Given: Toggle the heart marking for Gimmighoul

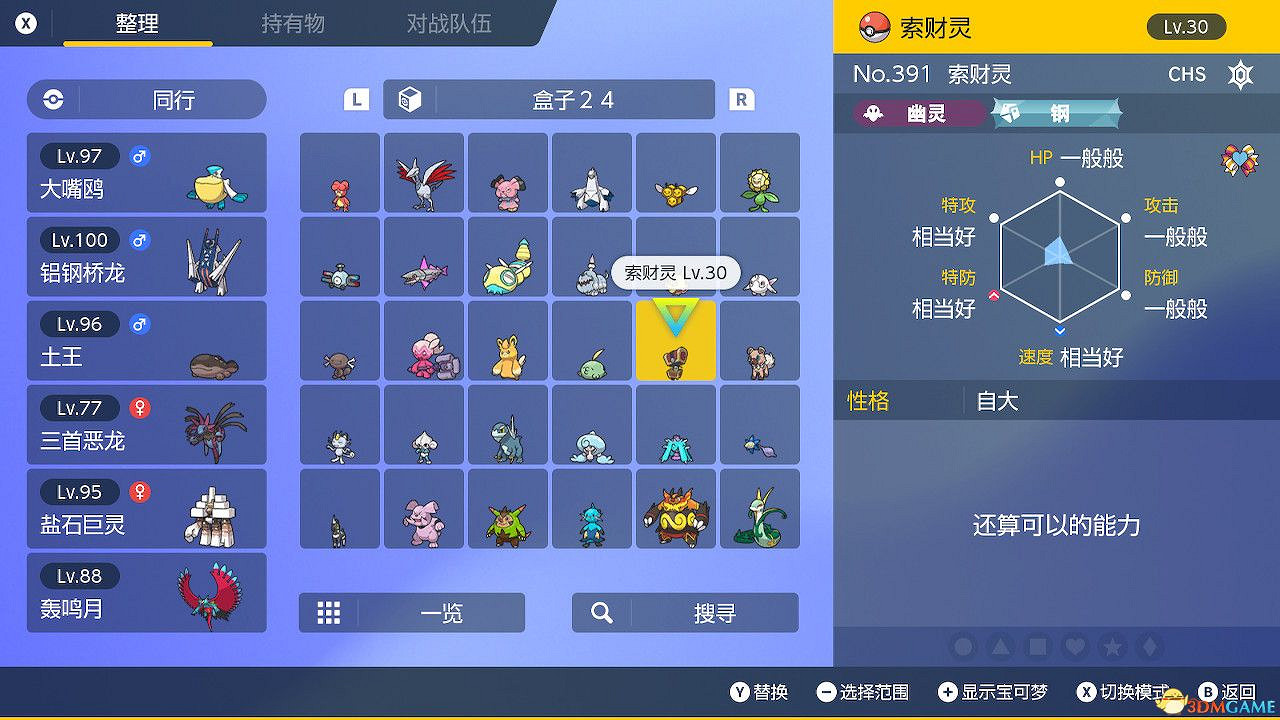Looking at the screenshot, I should point(1073,647).
